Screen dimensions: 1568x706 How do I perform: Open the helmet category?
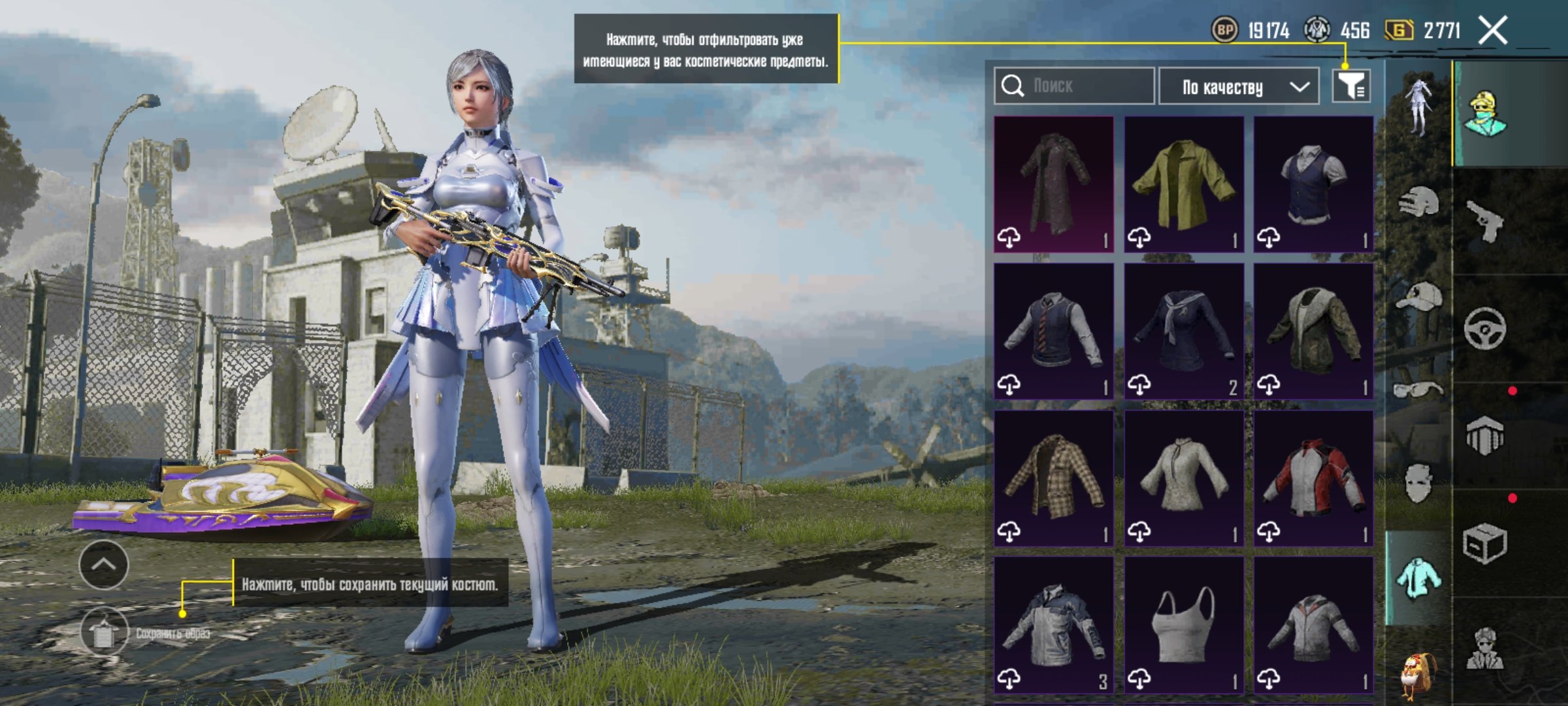coord(1418,203)
